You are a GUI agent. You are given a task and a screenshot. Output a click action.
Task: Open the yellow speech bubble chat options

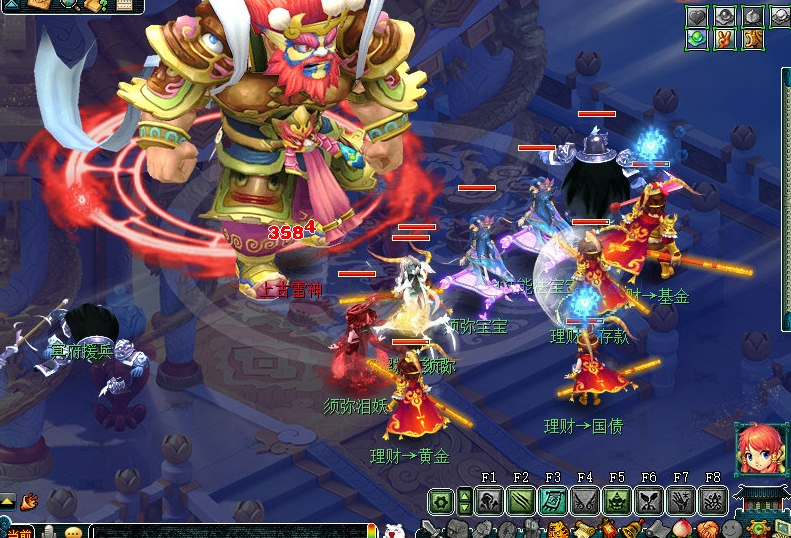click(73, 532)
